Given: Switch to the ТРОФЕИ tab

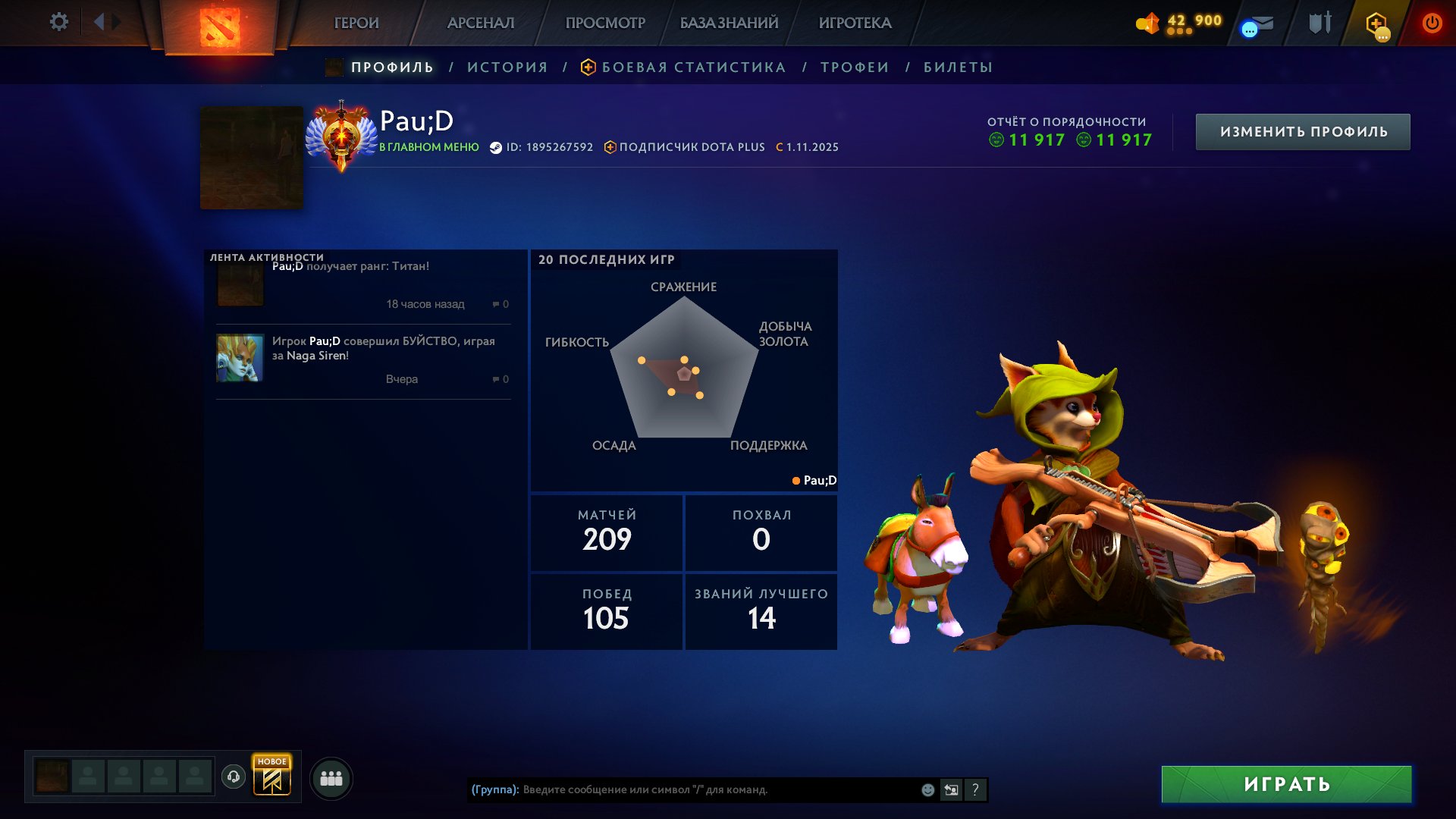Looking at the screenshot, I should 855,67.
